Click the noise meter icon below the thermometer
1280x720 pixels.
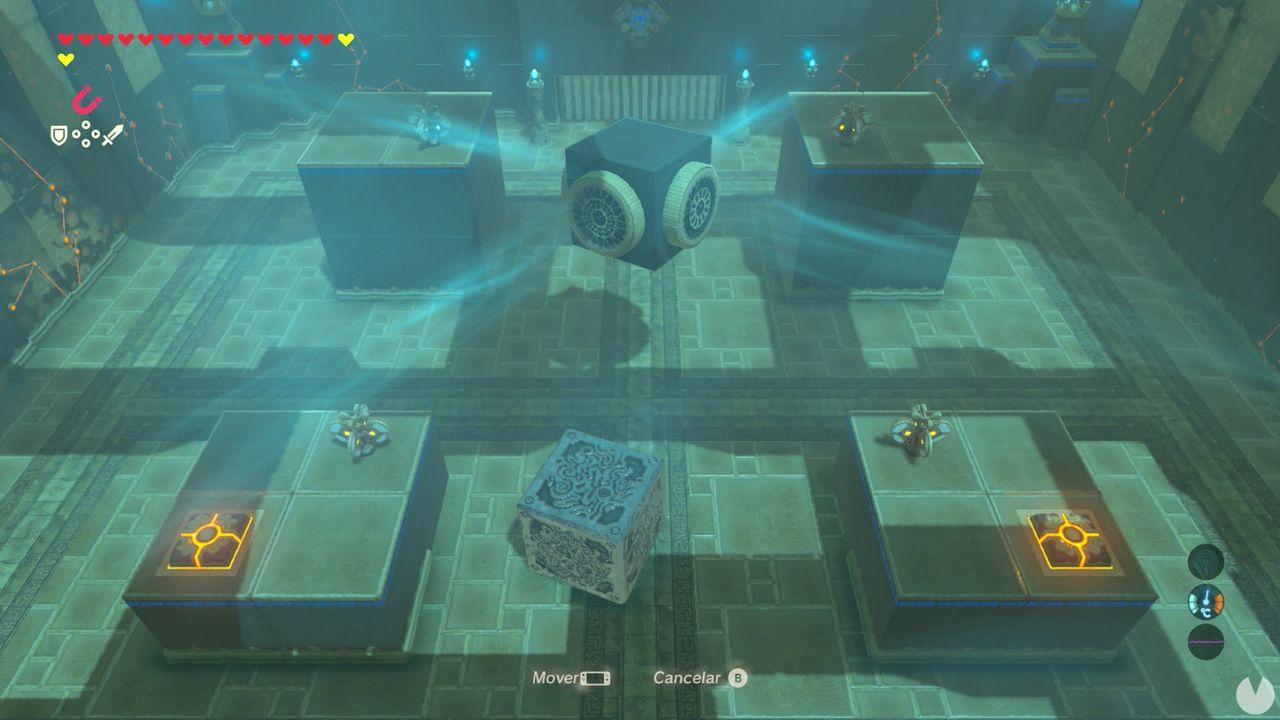pyautogui.click(x=1206, y=641)
